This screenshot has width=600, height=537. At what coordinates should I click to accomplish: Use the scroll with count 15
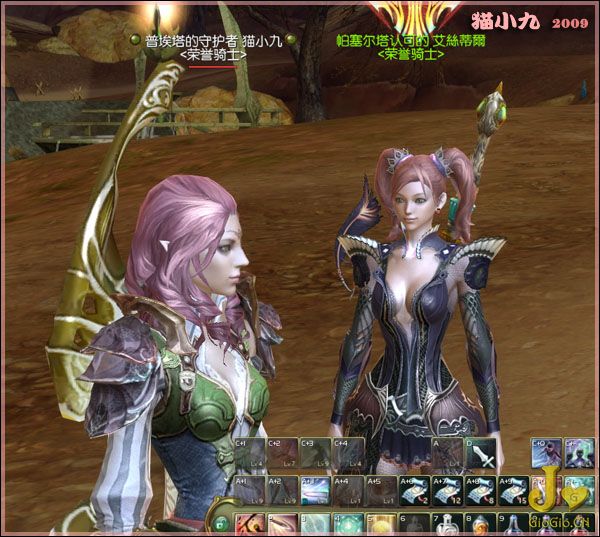(x=513, y=490)
